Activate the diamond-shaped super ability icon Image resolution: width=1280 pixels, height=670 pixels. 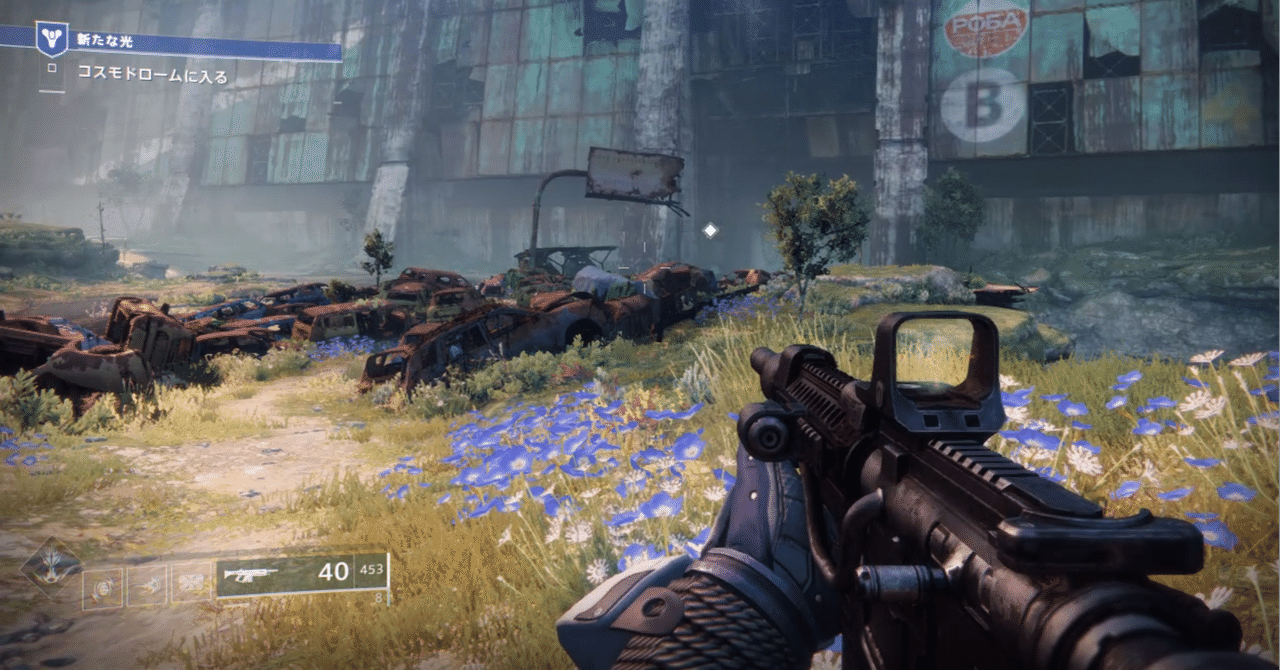pos(50,568)
